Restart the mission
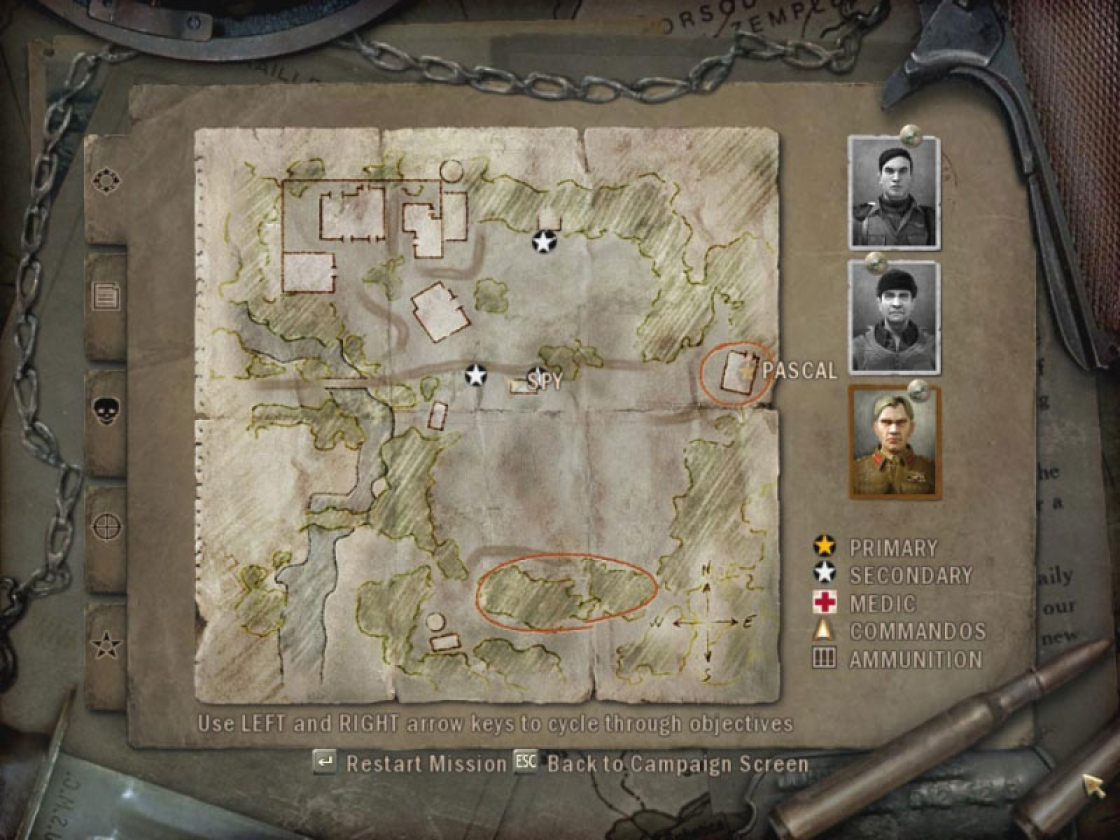 click(412, 764)
